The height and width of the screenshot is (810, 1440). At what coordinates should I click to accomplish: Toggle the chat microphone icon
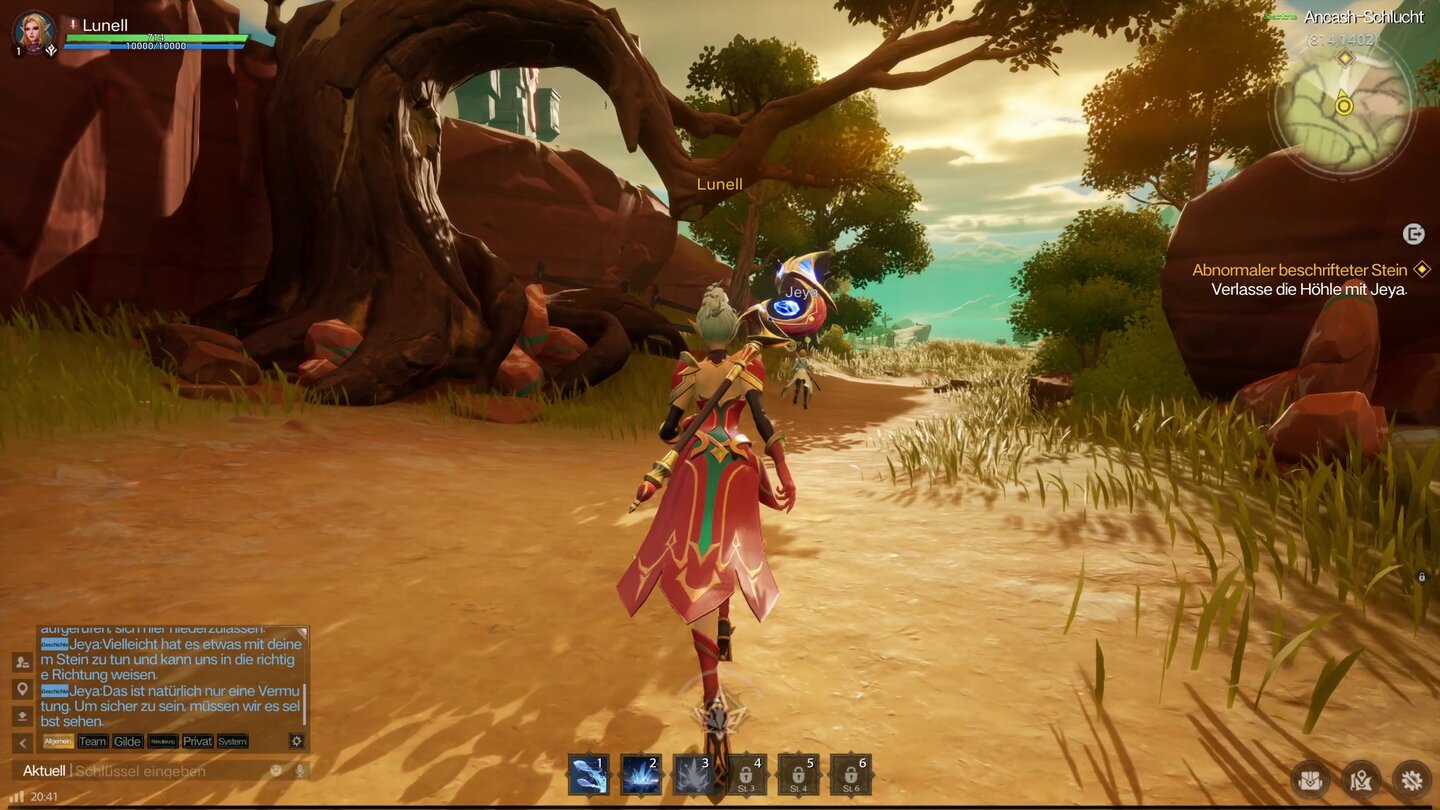point(298,771)
